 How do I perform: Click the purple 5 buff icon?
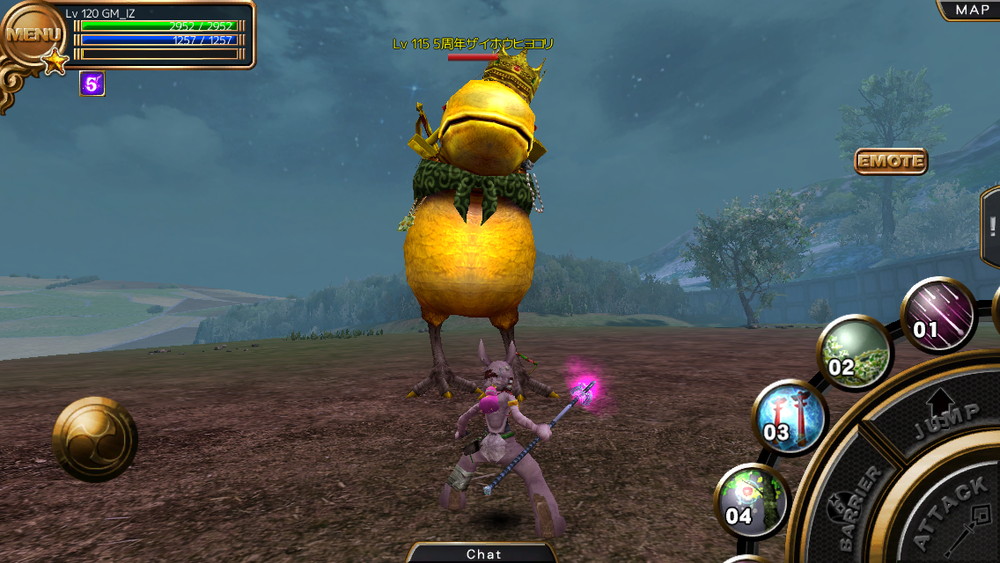pyautogui.click(x=92, y=85)
